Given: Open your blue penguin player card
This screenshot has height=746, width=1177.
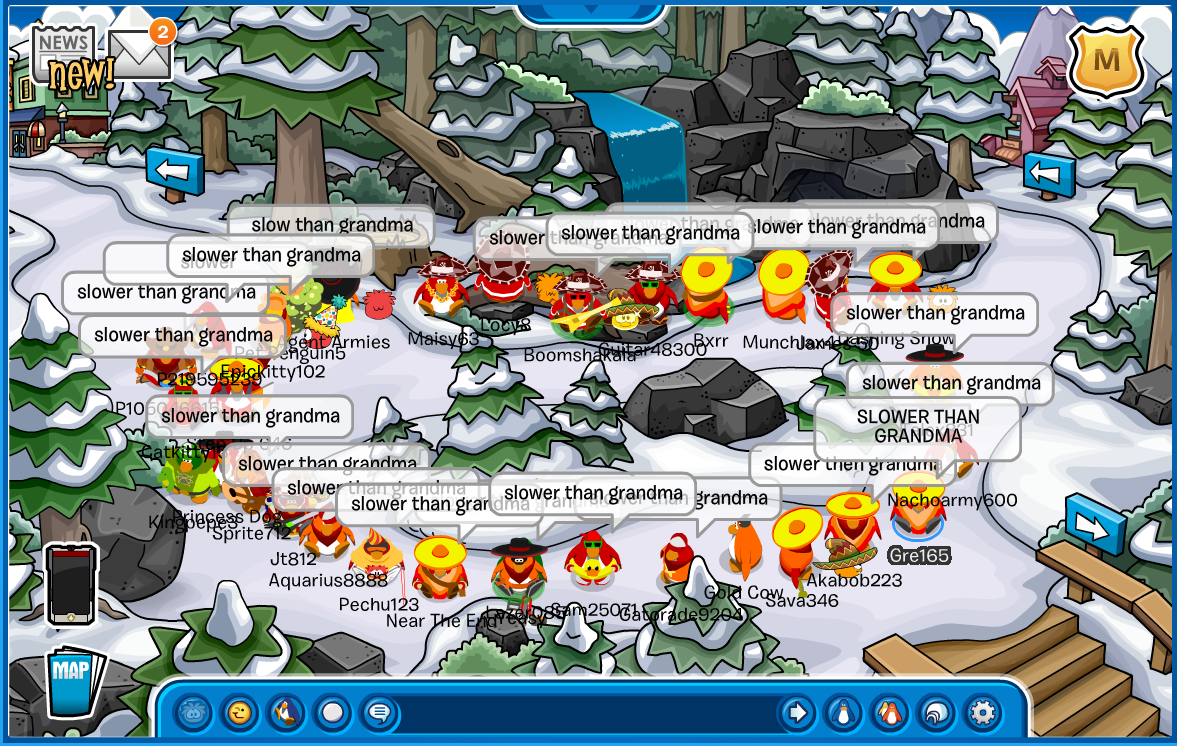Looking at the screenshot, I should coord(843,713).
